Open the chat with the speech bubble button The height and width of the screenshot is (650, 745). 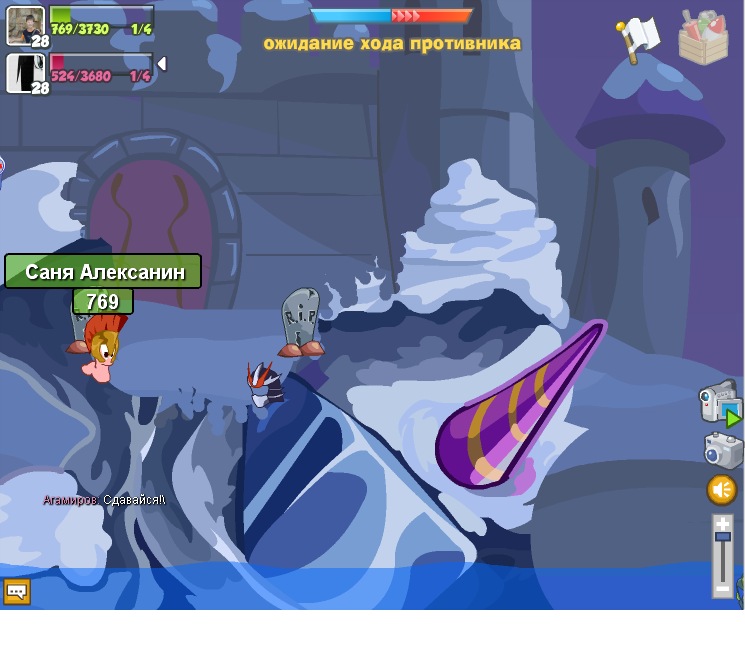pyautogui.click(x=16, y=591)
